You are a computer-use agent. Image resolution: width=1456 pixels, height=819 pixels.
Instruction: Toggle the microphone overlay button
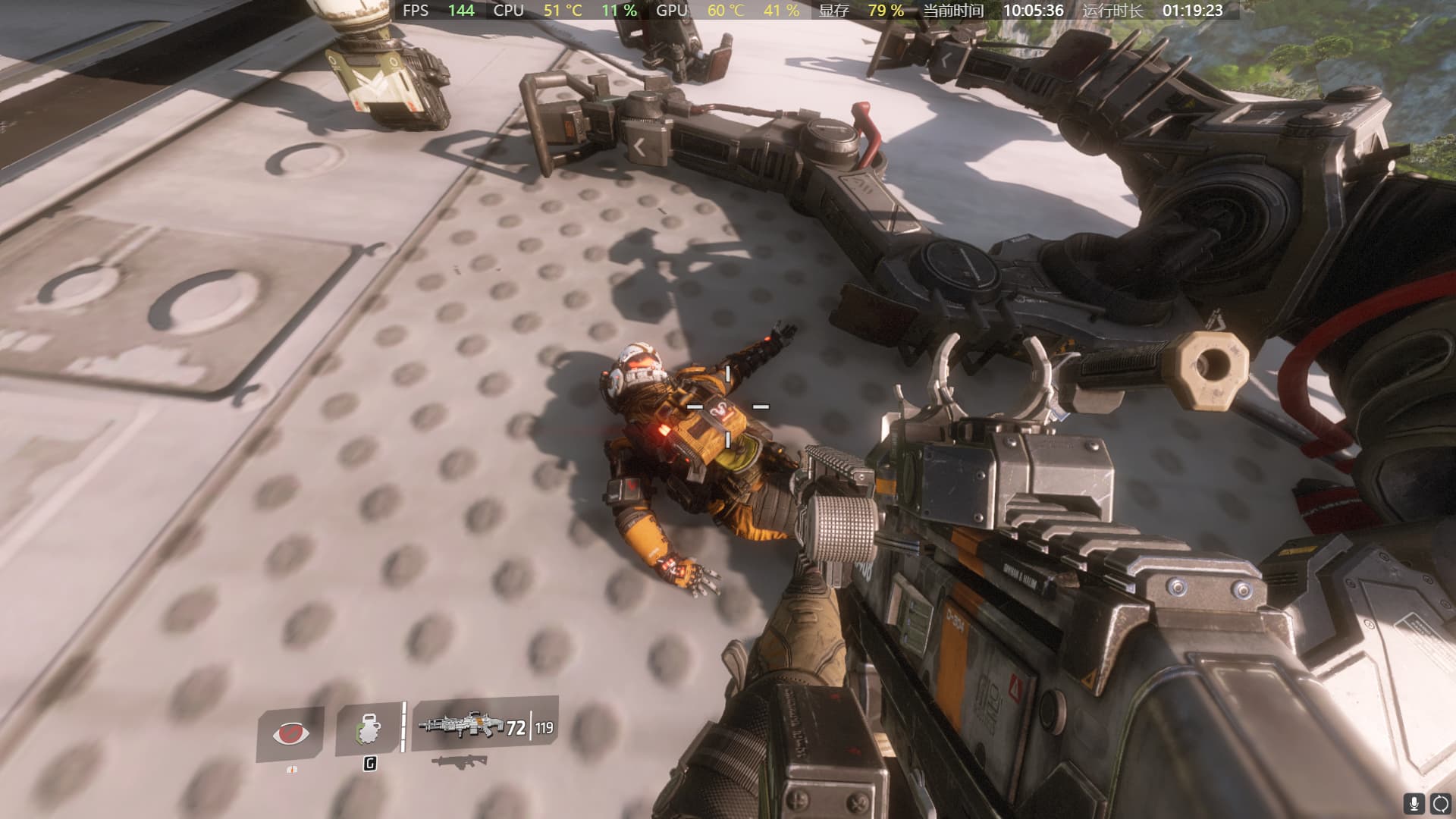[1414, 804]
